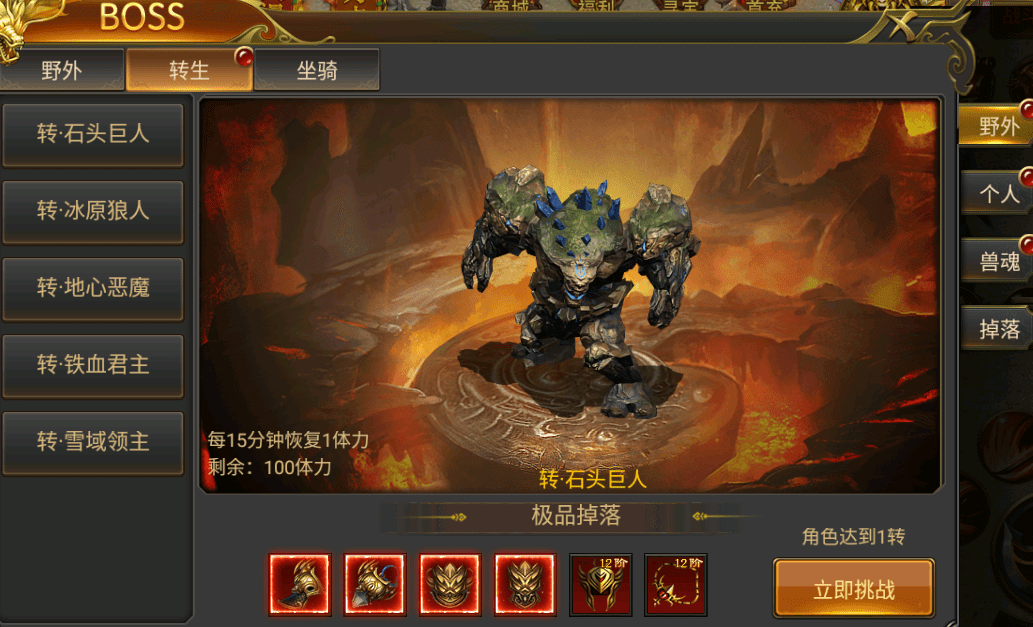This screenshot has width=1033, height=627.
Task: Open the 兽魂 side tab
Action: click(x=997, y=262)
